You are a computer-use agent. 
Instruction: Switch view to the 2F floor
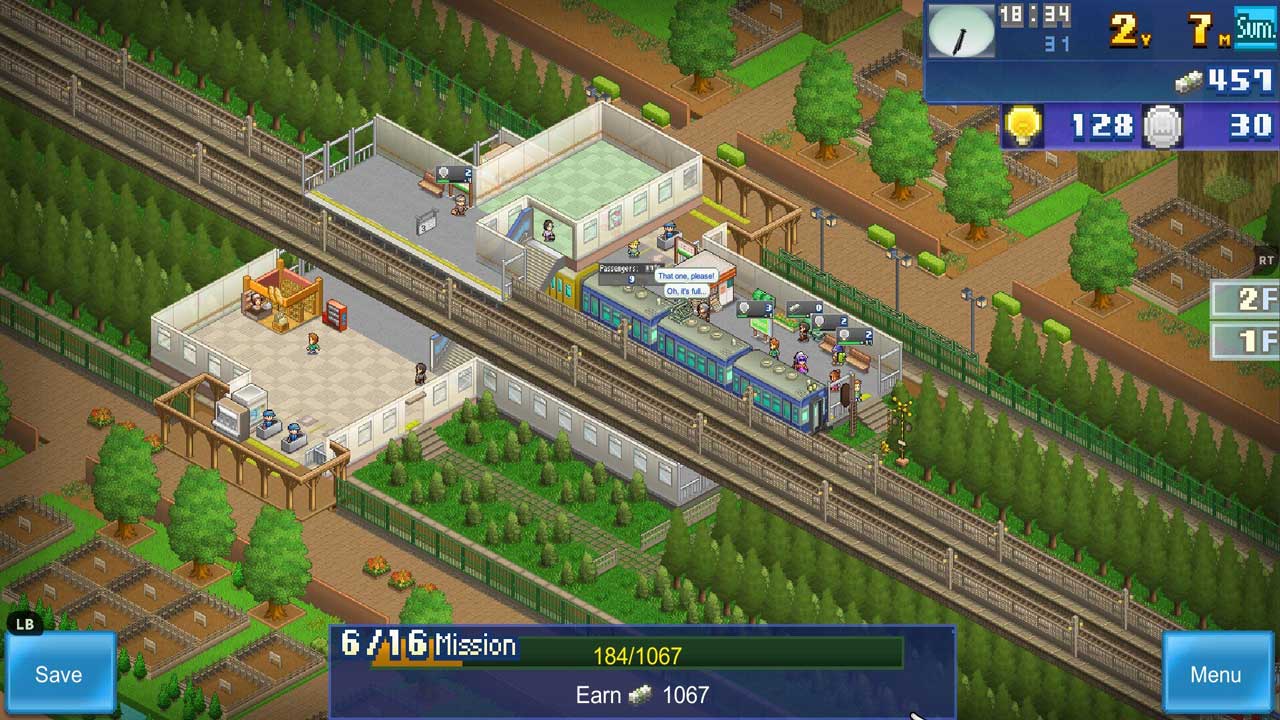1247,299
